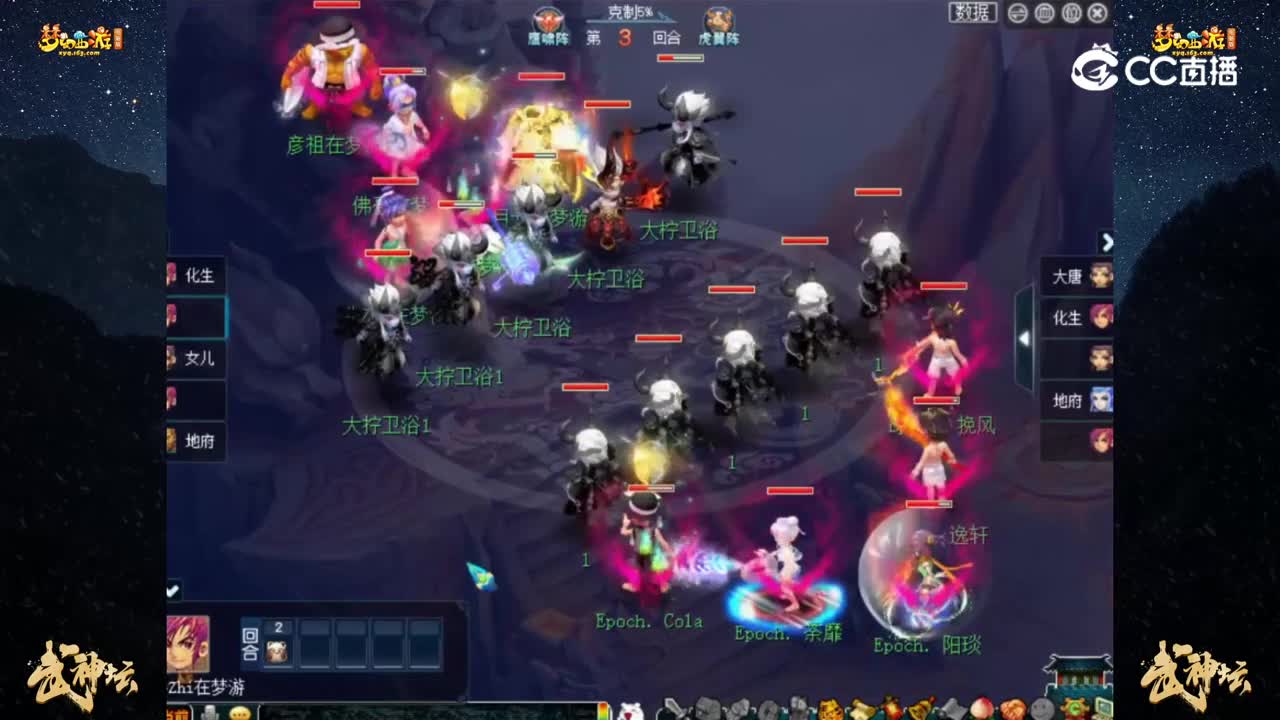The height and width of the screenshot is (720, 1280).
Task: Toggle the grid icon in the top-right control bar
Action: pyautogui.click(x=1044, y=12)
